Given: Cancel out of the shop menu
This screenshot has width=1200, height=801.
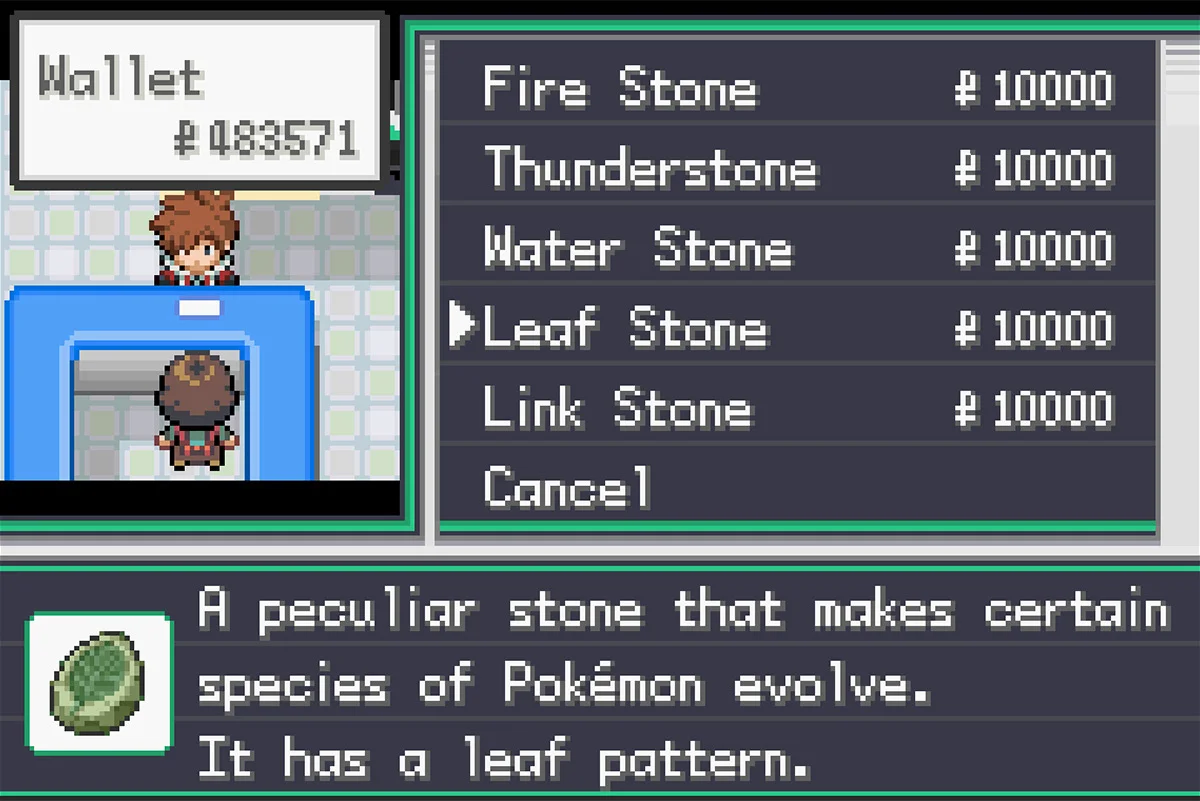Looking at the screenshot, I should pos(567,487).
